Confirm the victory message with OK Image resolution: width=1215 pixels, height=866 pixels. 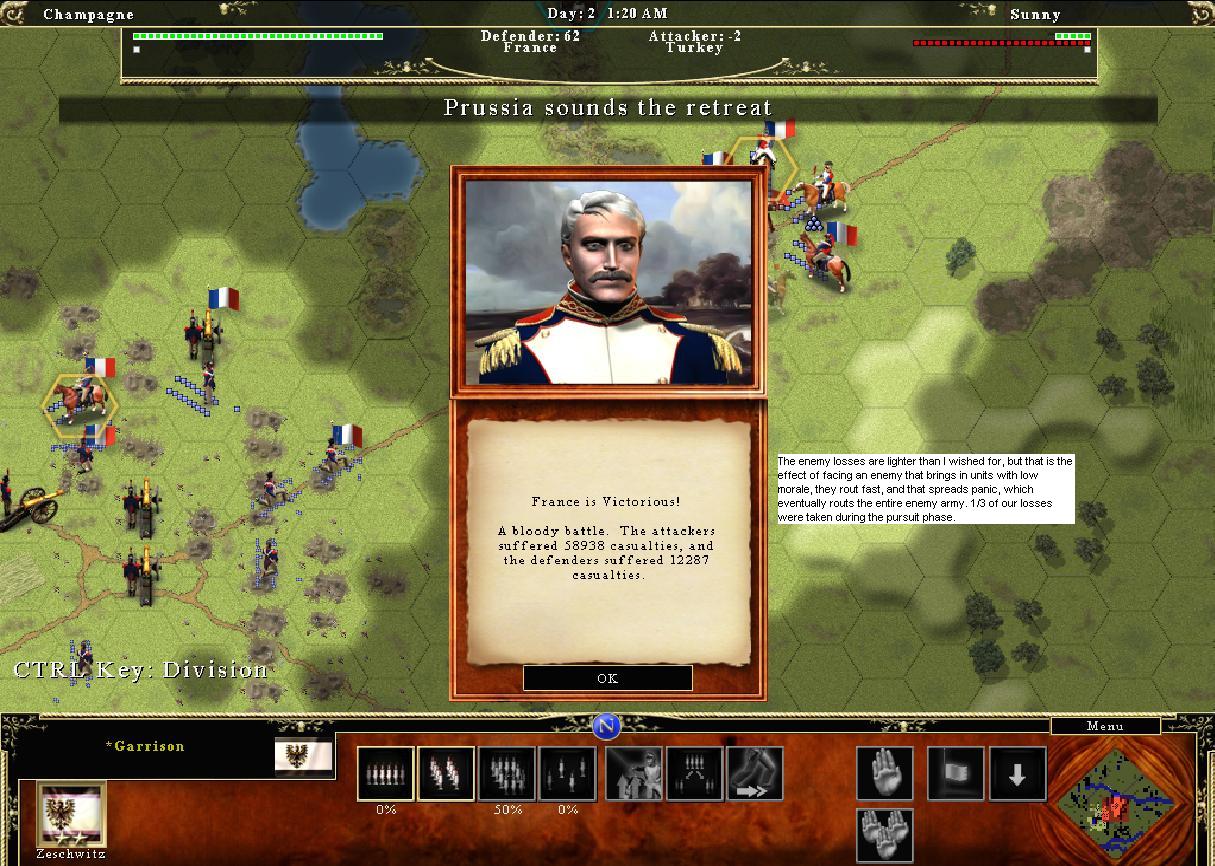coord(607,678)
